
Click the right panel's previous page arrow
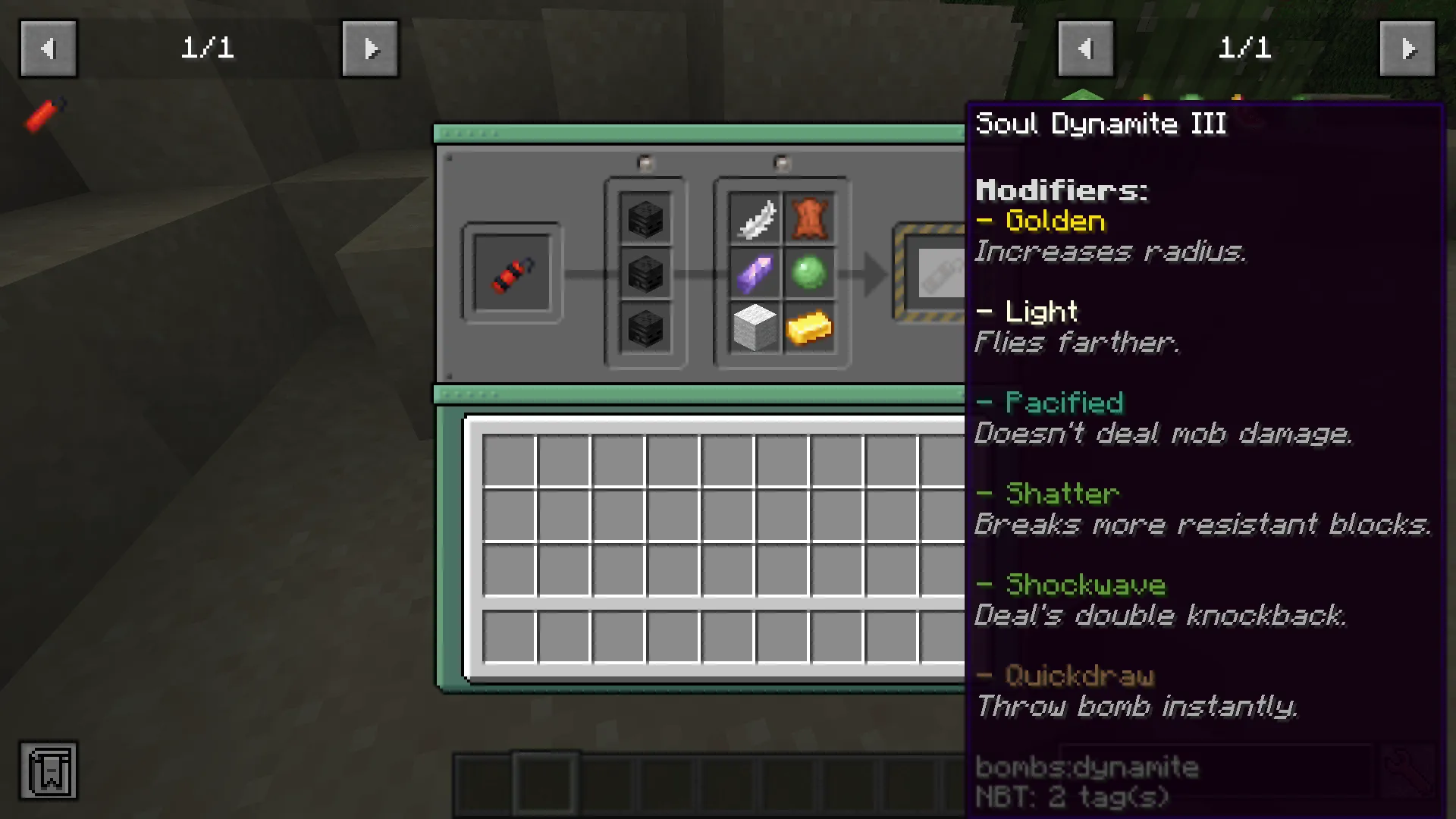[1085, 49]
